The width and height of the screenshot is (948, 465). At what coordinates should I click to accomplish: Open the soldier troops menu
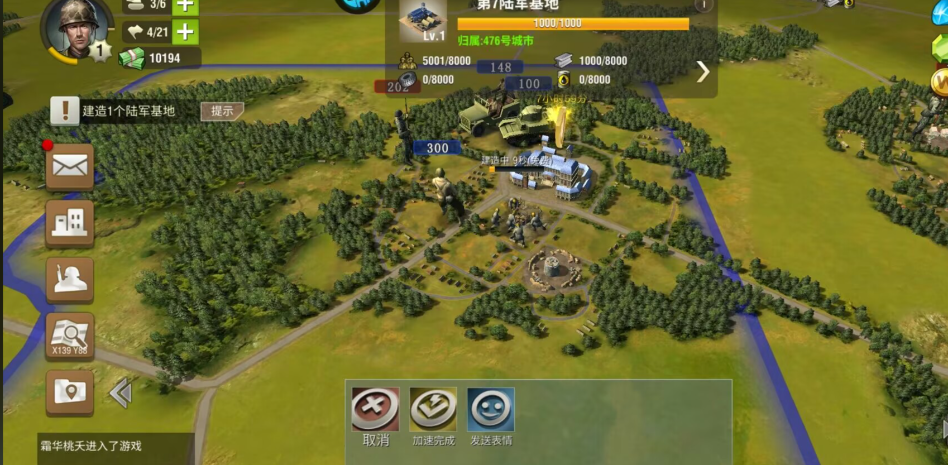tap(70, 280)
